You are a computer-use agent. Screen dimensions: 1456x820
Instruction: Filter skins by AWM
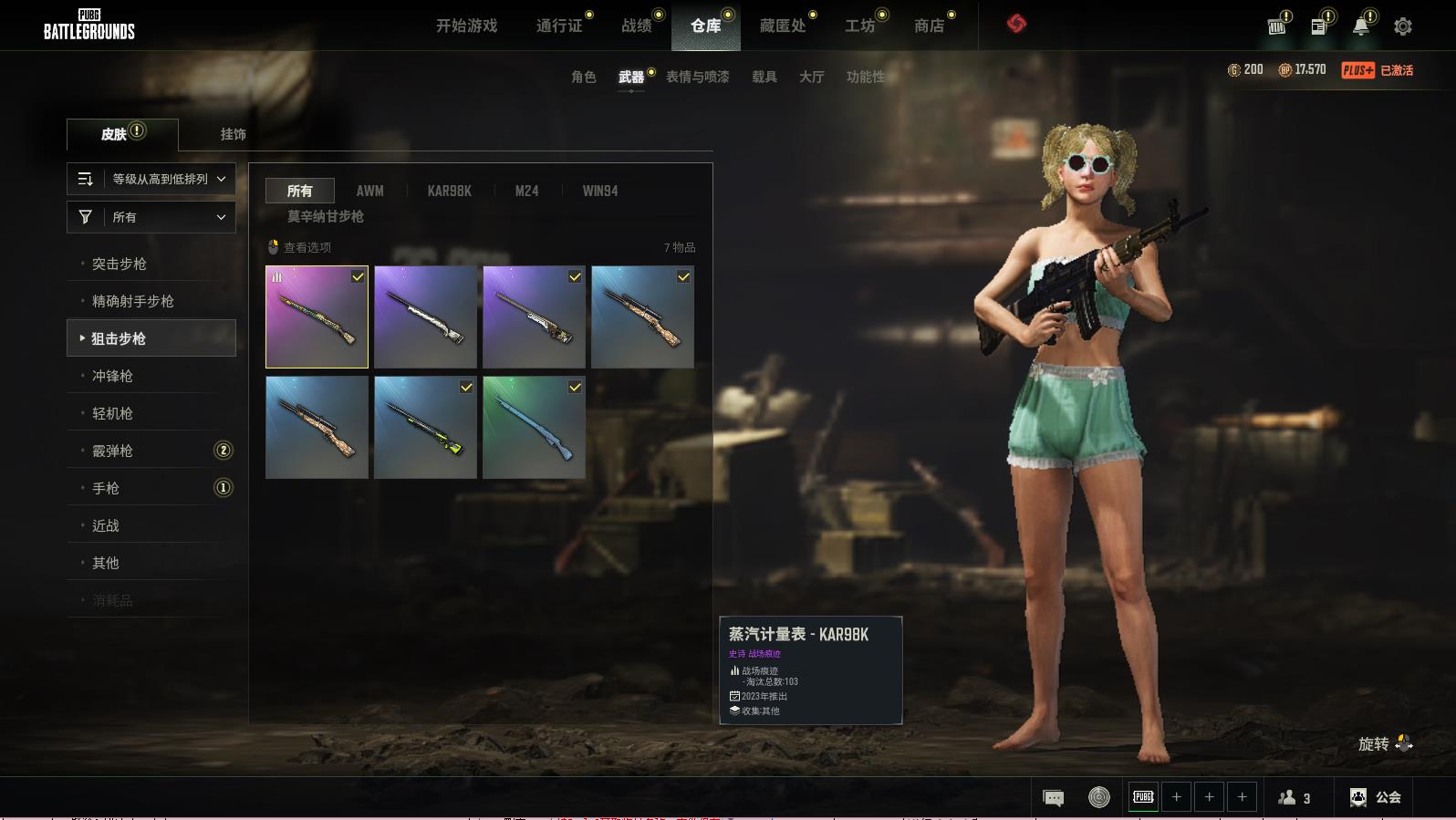coord(369,191)
